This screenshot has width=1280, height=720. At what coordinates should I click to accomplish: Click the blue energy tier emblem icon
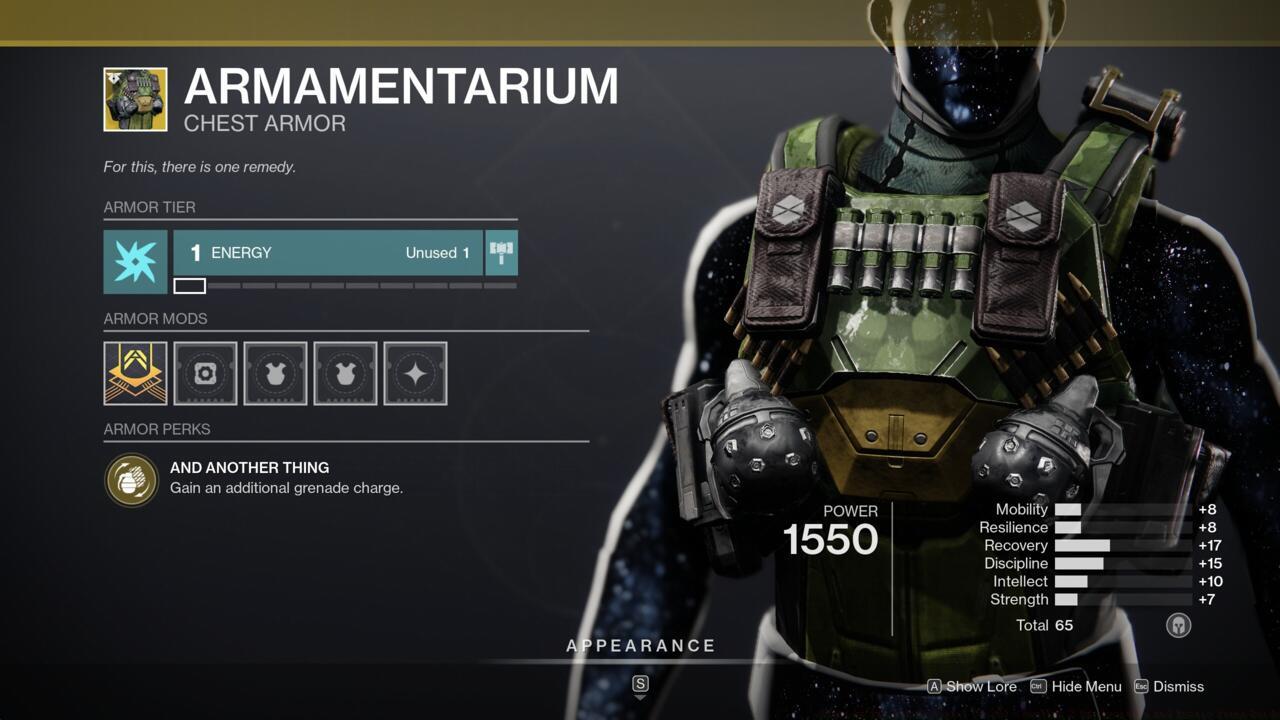[134, 262]
